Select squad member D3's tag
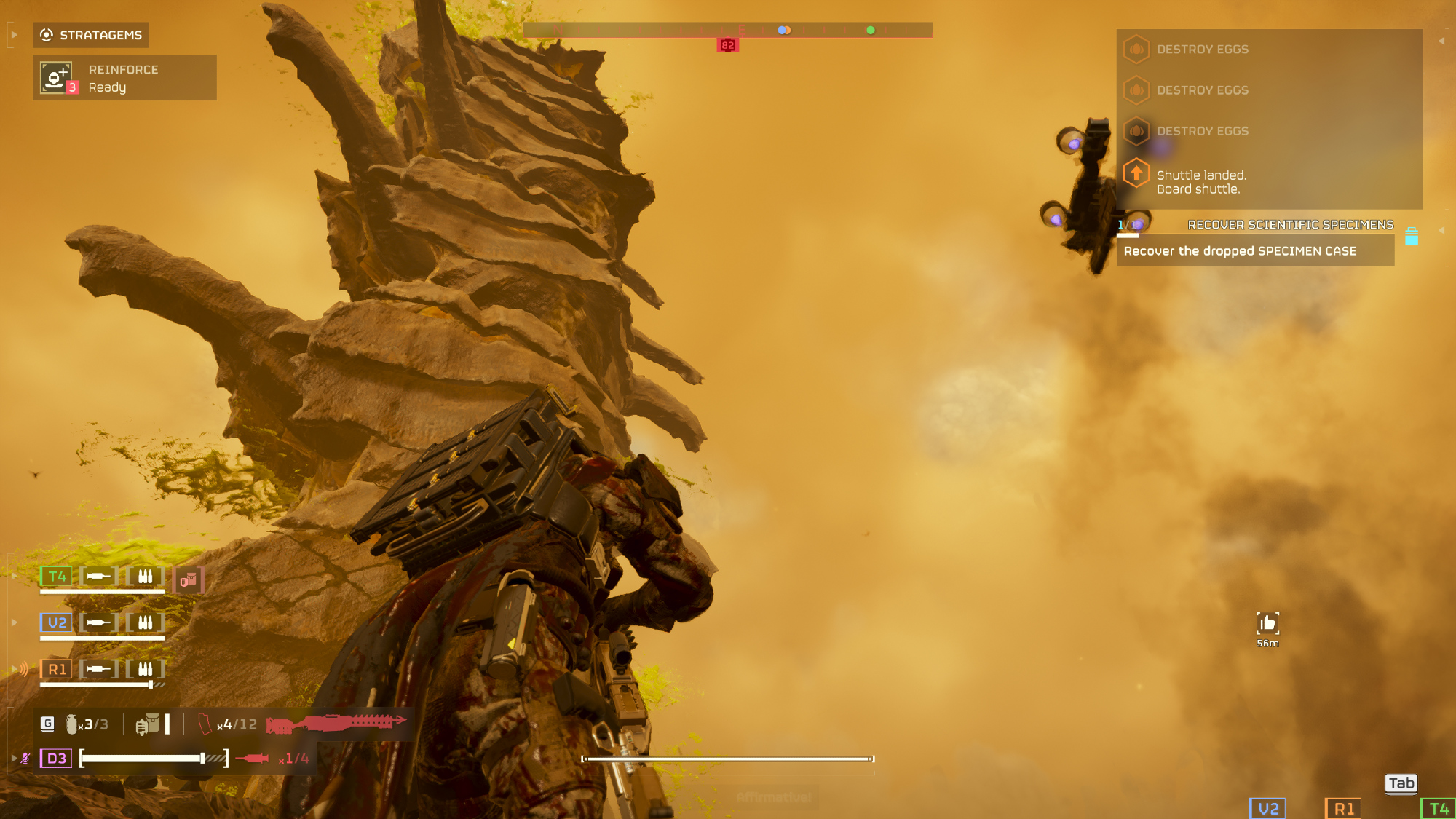Viewport: 1456px width, 819px height. (56, 759)
